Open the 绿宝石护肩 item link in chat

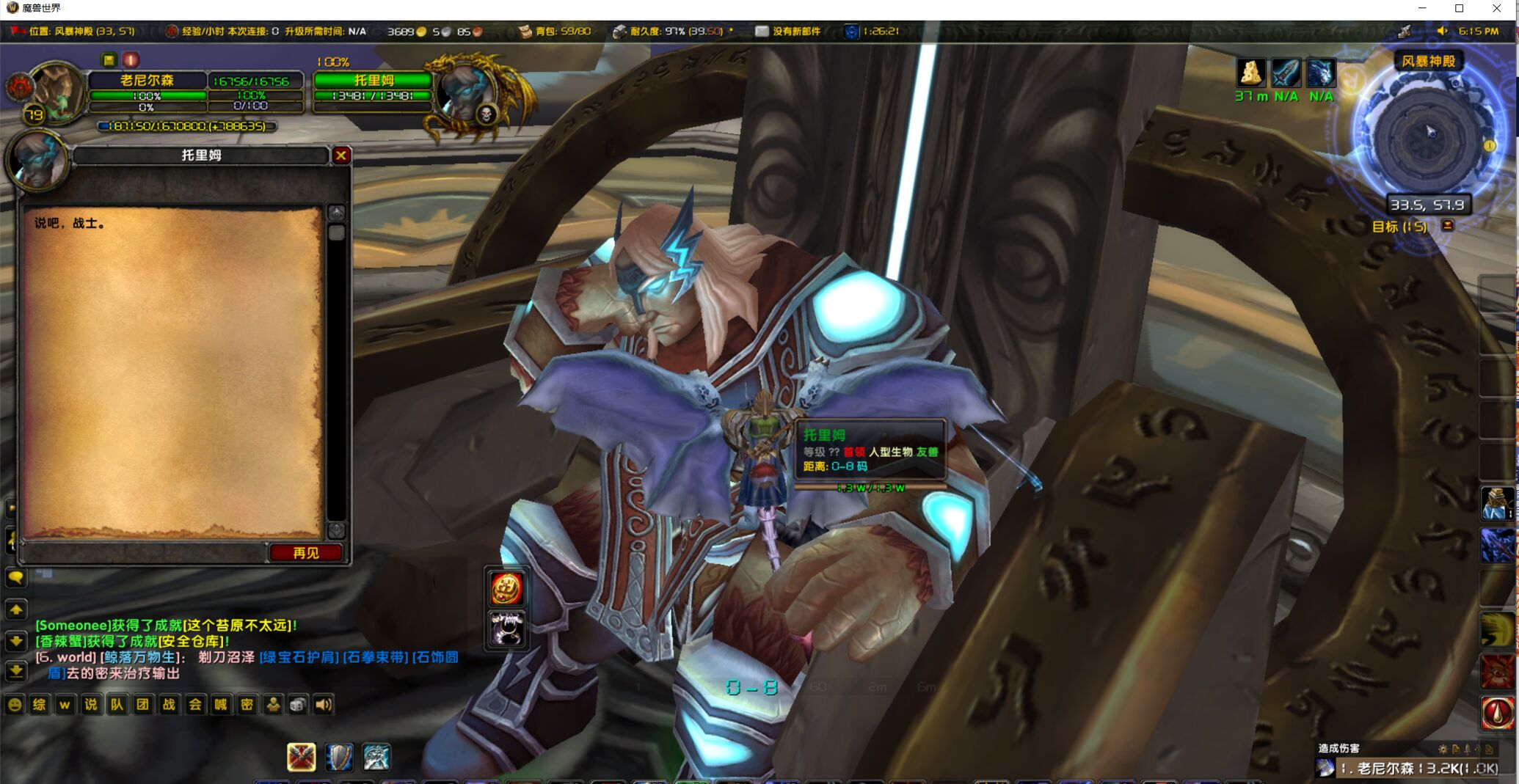[x=298, y=657]
